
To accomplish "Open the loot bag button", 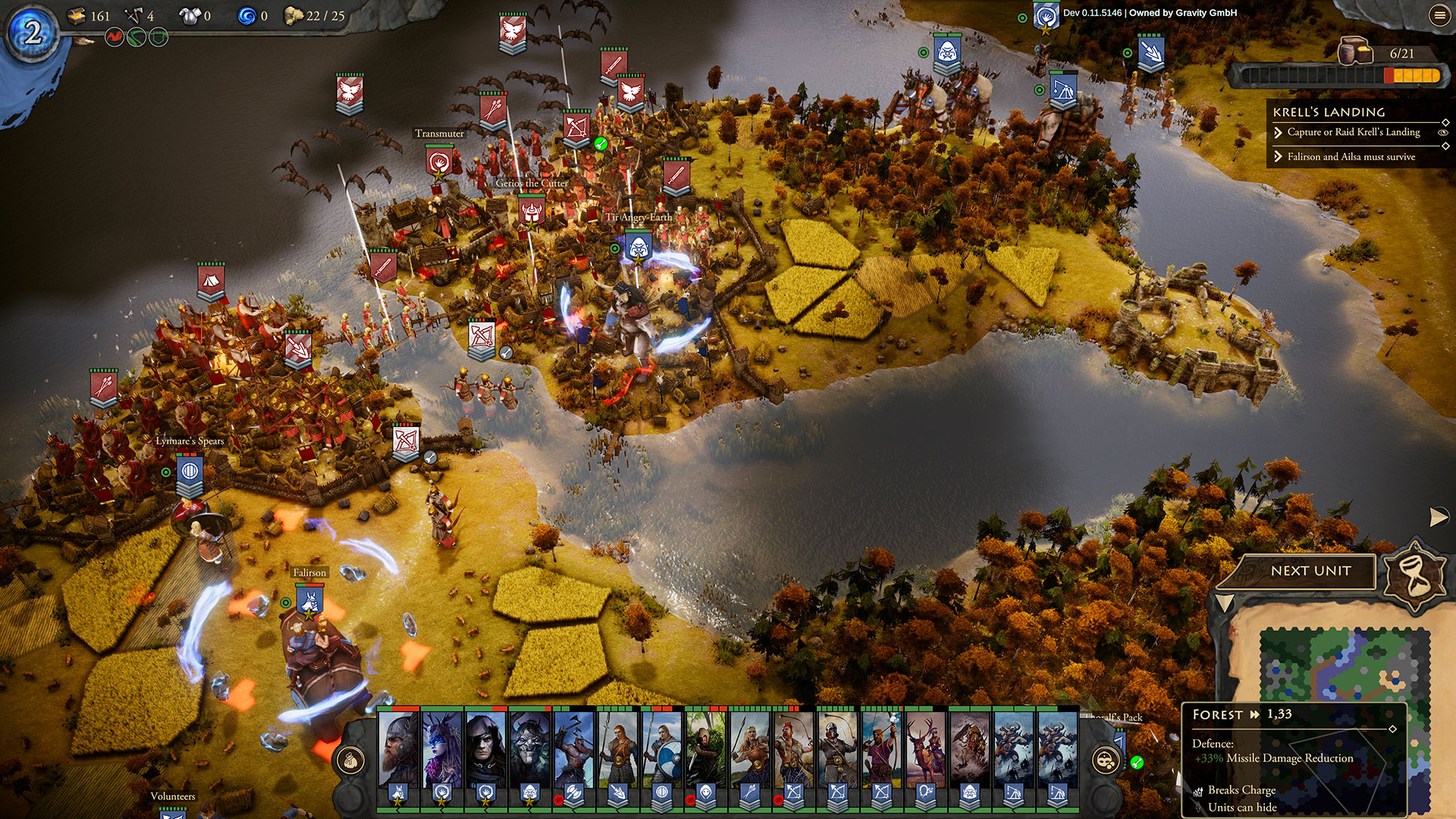I will [351, 759].
